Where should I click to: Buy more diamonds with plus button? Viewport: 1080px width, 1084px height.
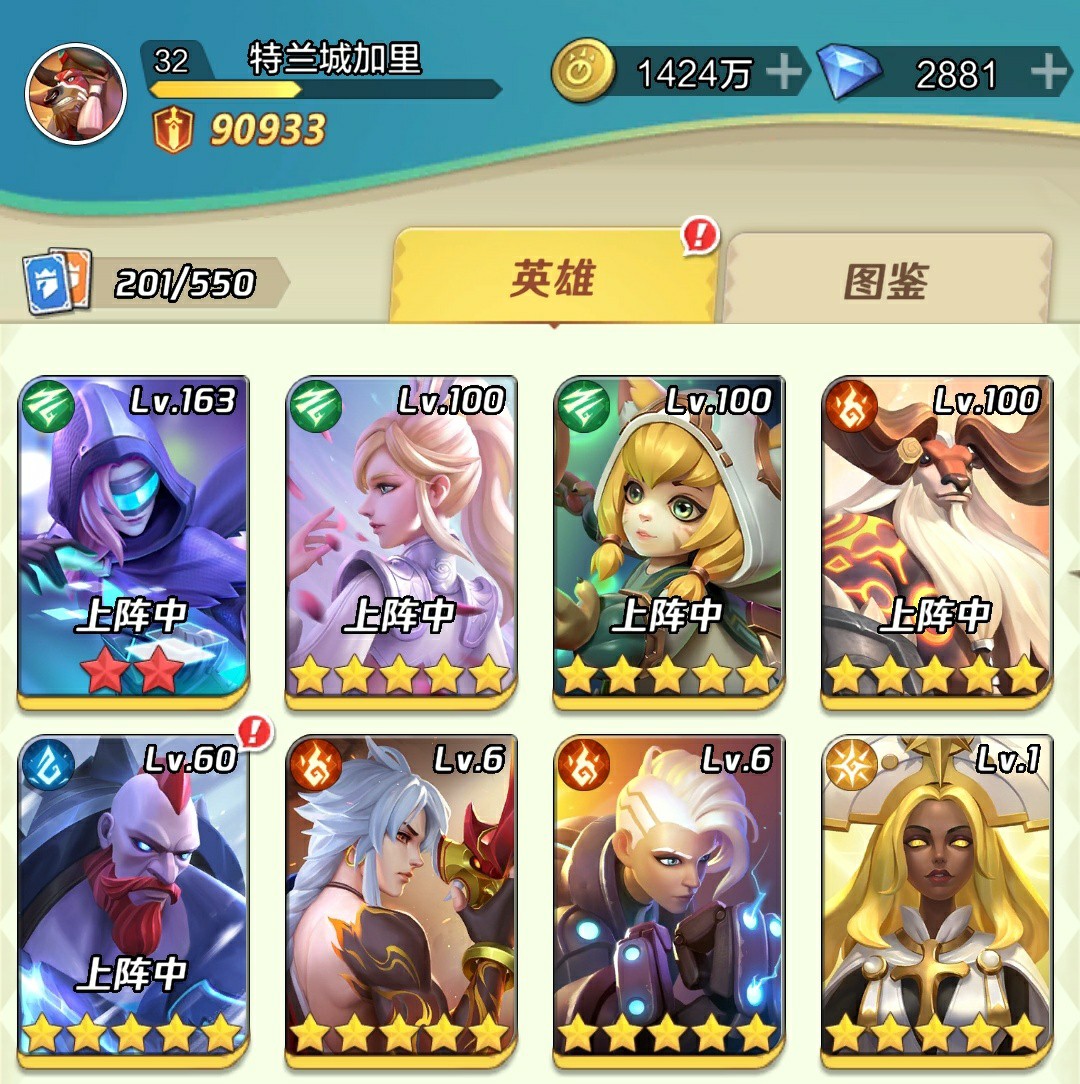(1048, 73)
